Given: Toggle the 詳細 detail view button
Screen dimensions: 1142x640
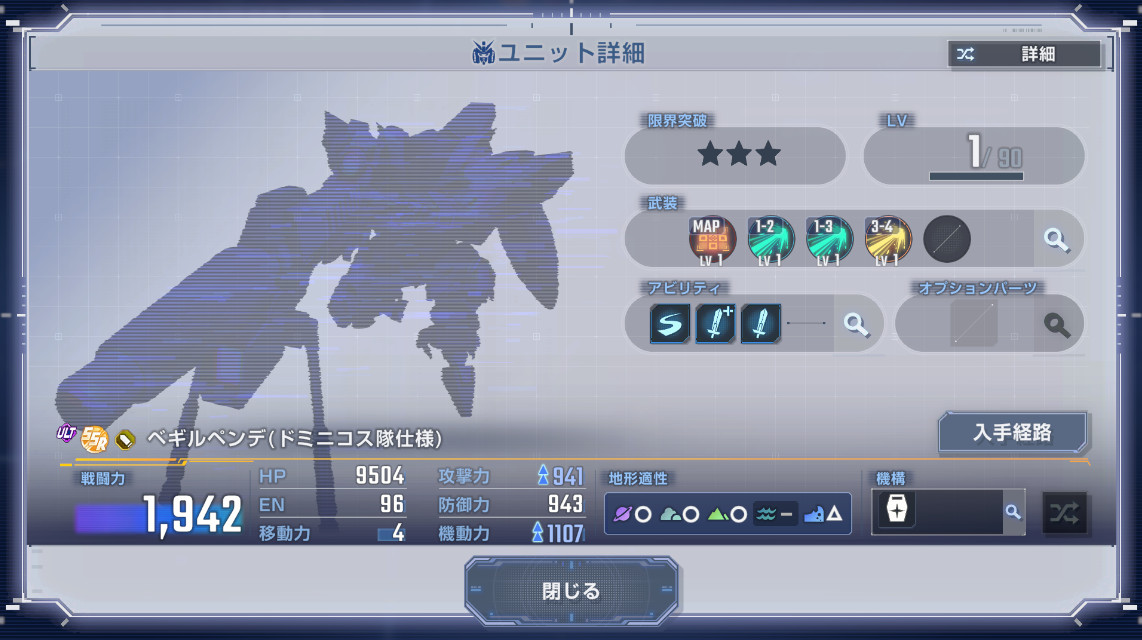Looking at the screenshot, I should coord(1024,54).
